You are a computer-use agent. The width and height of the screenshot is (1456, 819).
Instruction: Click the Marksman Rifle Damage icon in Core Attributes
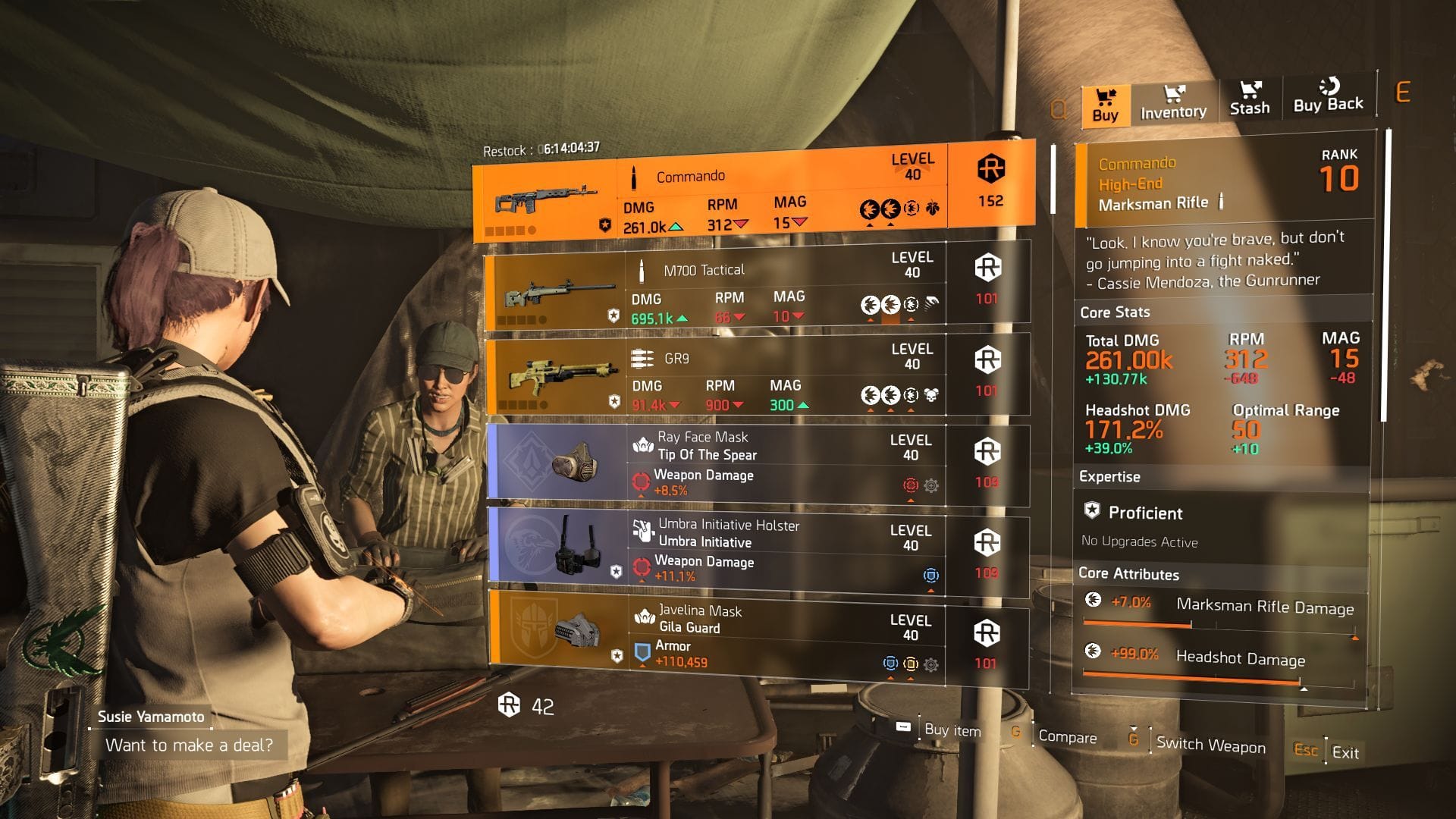coord(1094,598)
